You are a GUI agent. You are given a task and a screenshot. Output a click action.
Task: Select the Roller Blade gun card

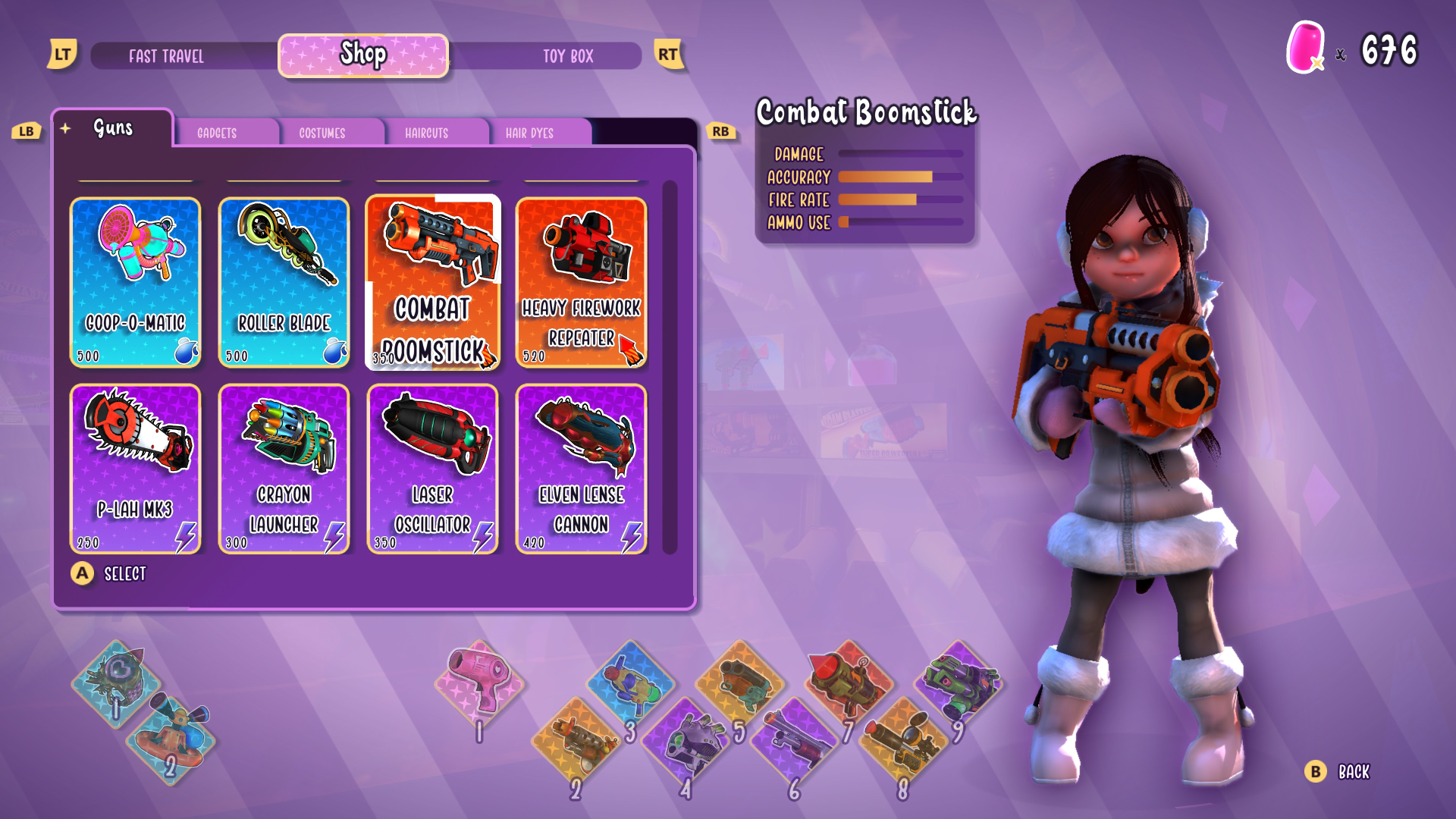click(x=284, y=282)
